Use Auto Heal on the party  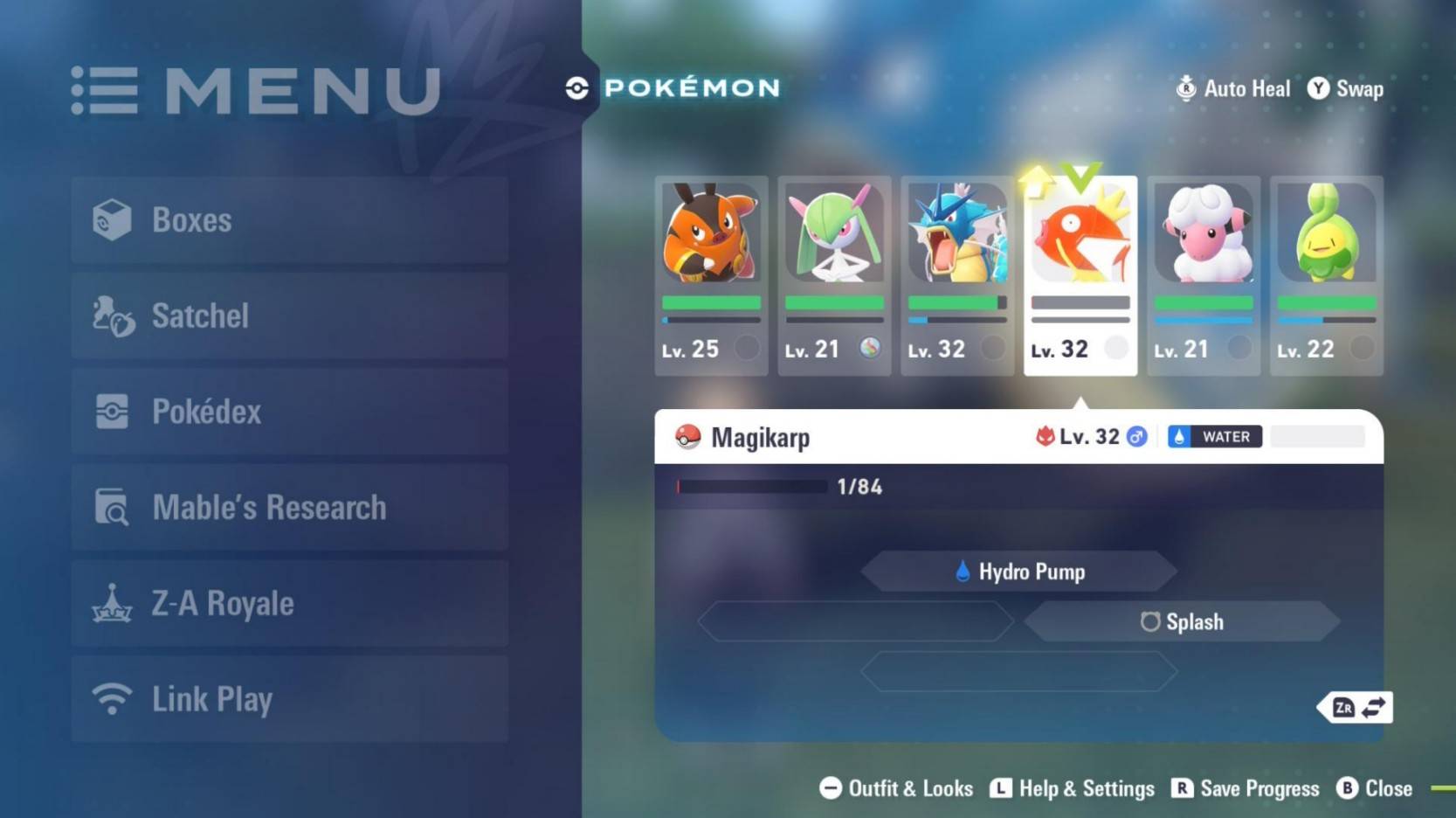click(1233, 88)
